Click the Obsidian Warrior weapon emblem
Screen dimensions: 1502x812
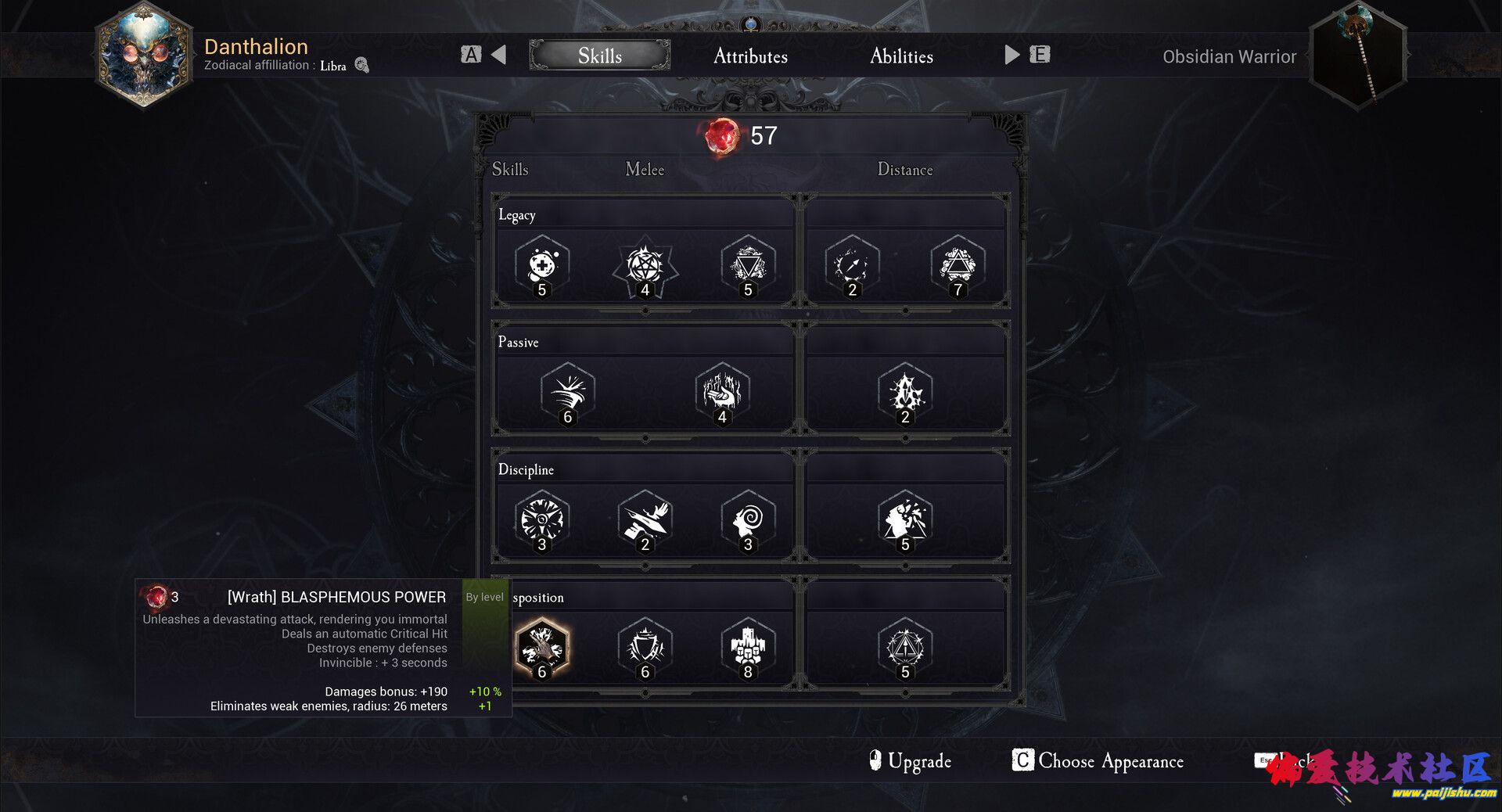(x=1359, y=56)
